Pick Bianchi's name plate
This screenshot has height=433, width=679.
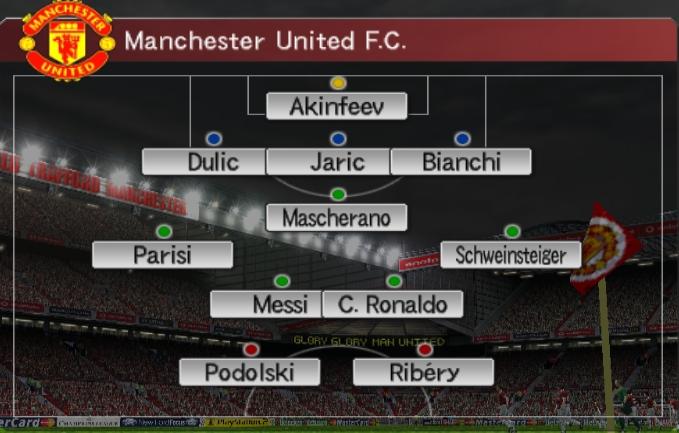pos(461,161)
